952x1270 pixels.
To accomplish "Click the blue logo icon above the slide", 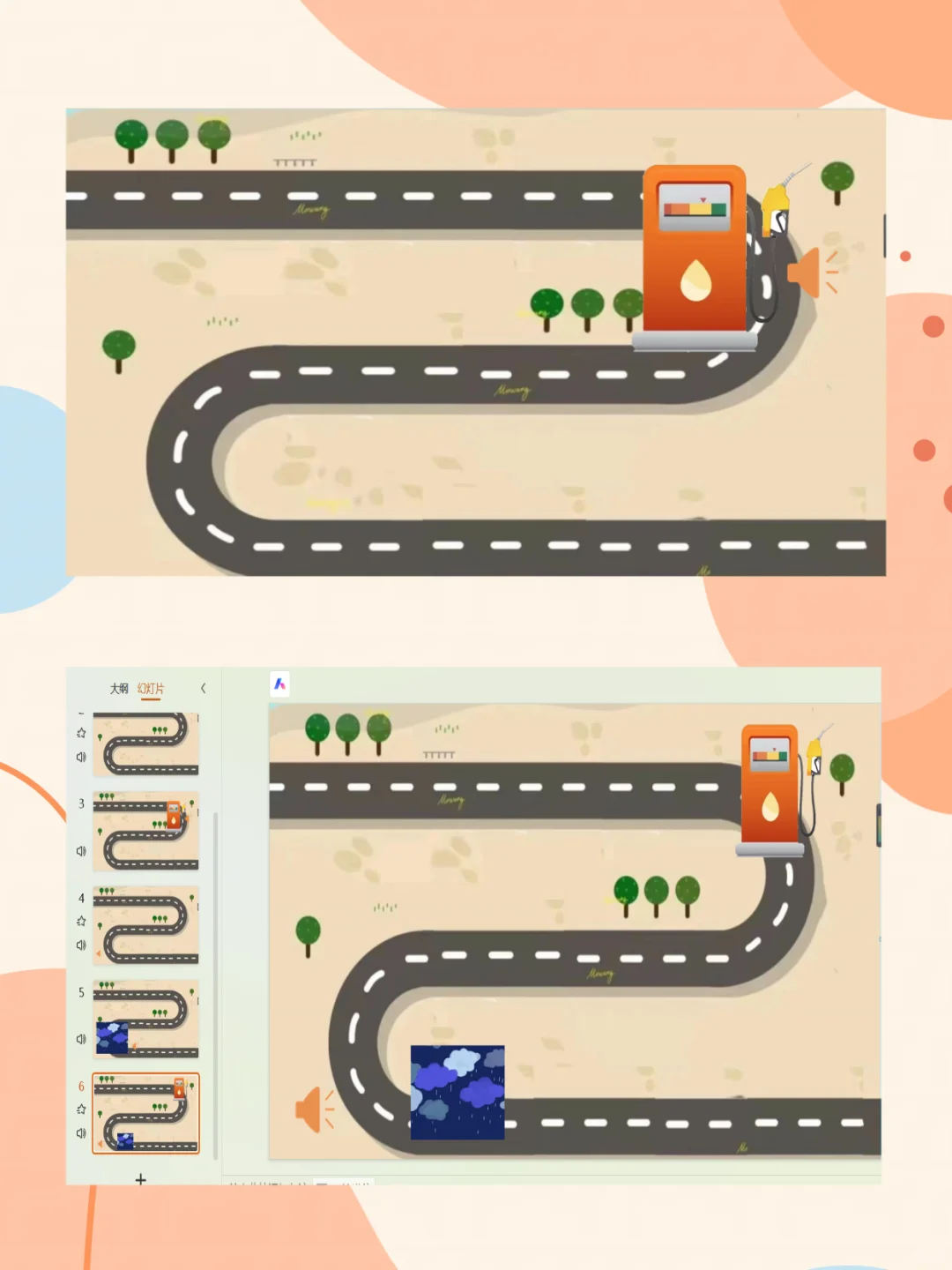I will [x=279, y=684].
